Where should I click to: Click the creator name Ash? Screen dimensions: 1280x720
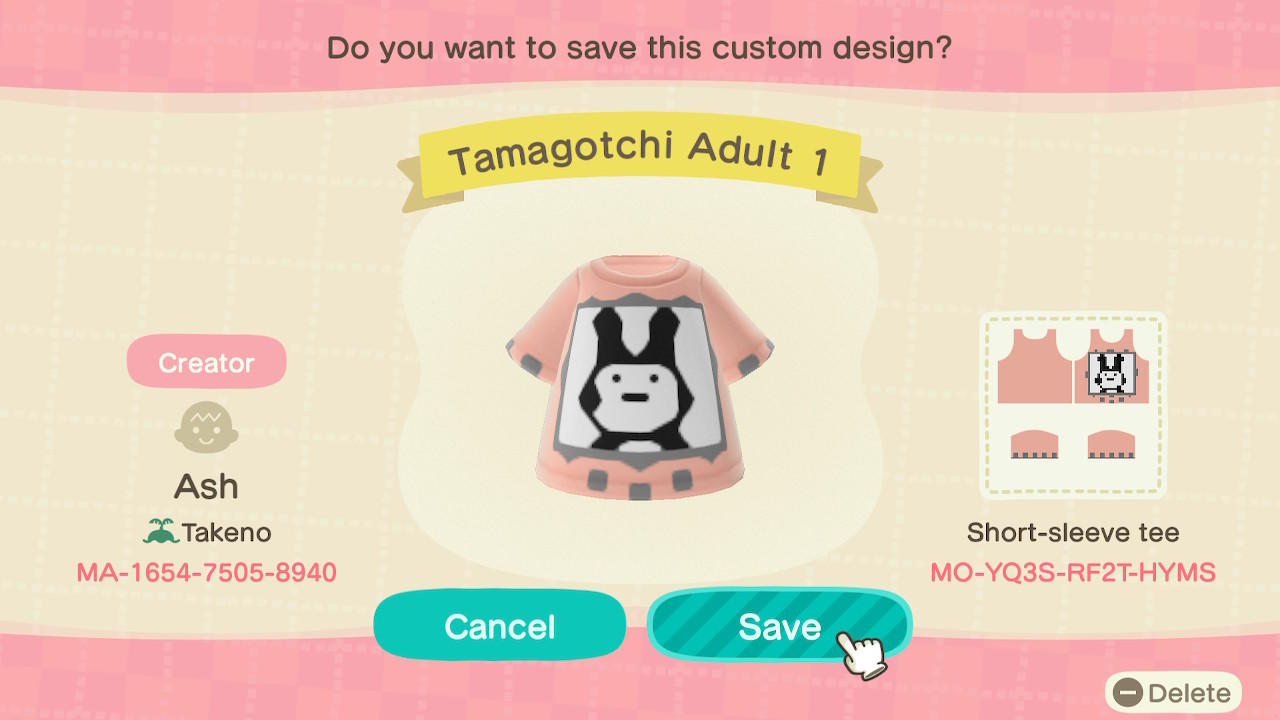(x=206, y=485)
